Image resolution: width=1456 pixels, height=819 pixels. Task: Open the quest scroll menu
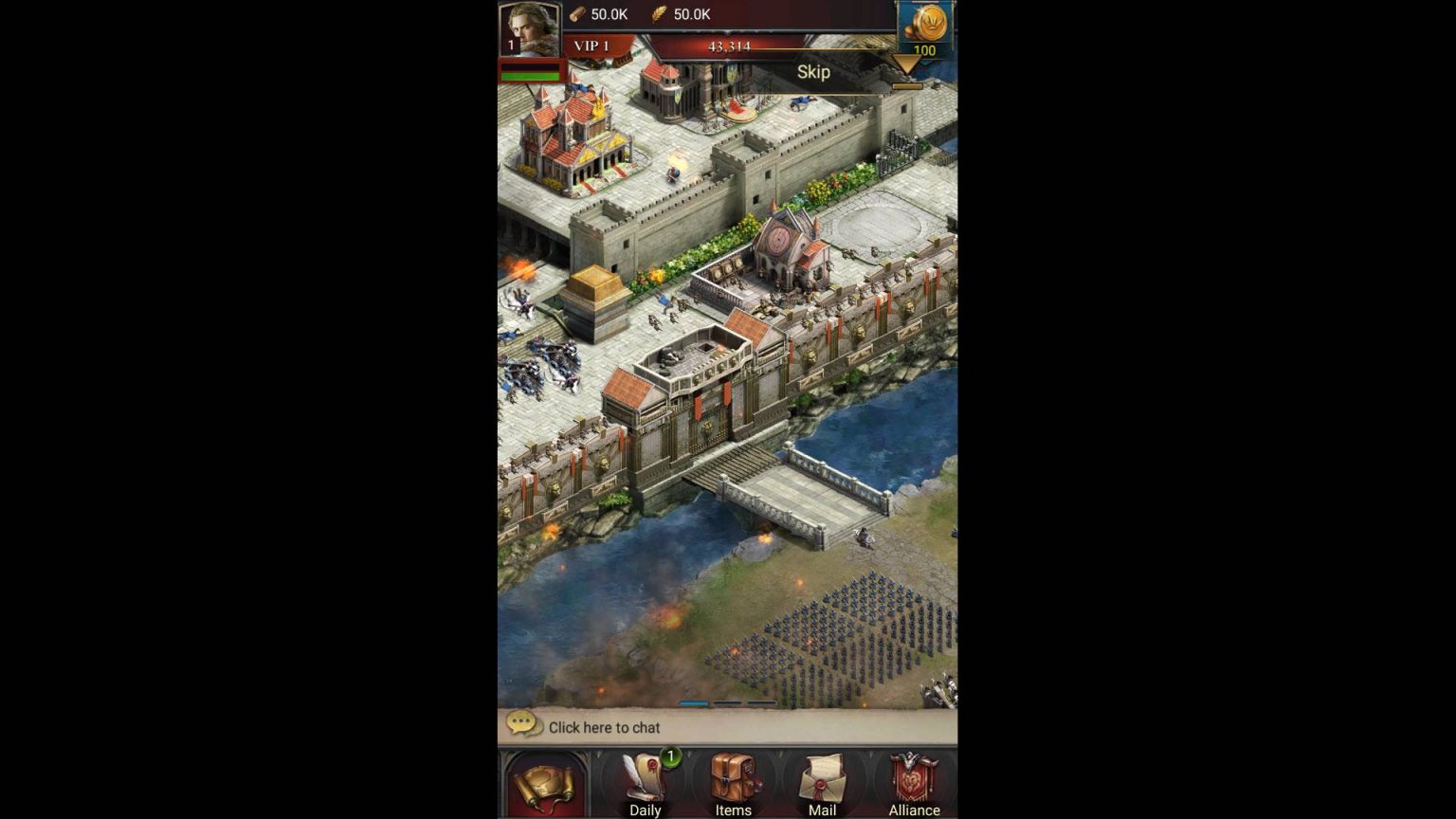tap(544, 785)
